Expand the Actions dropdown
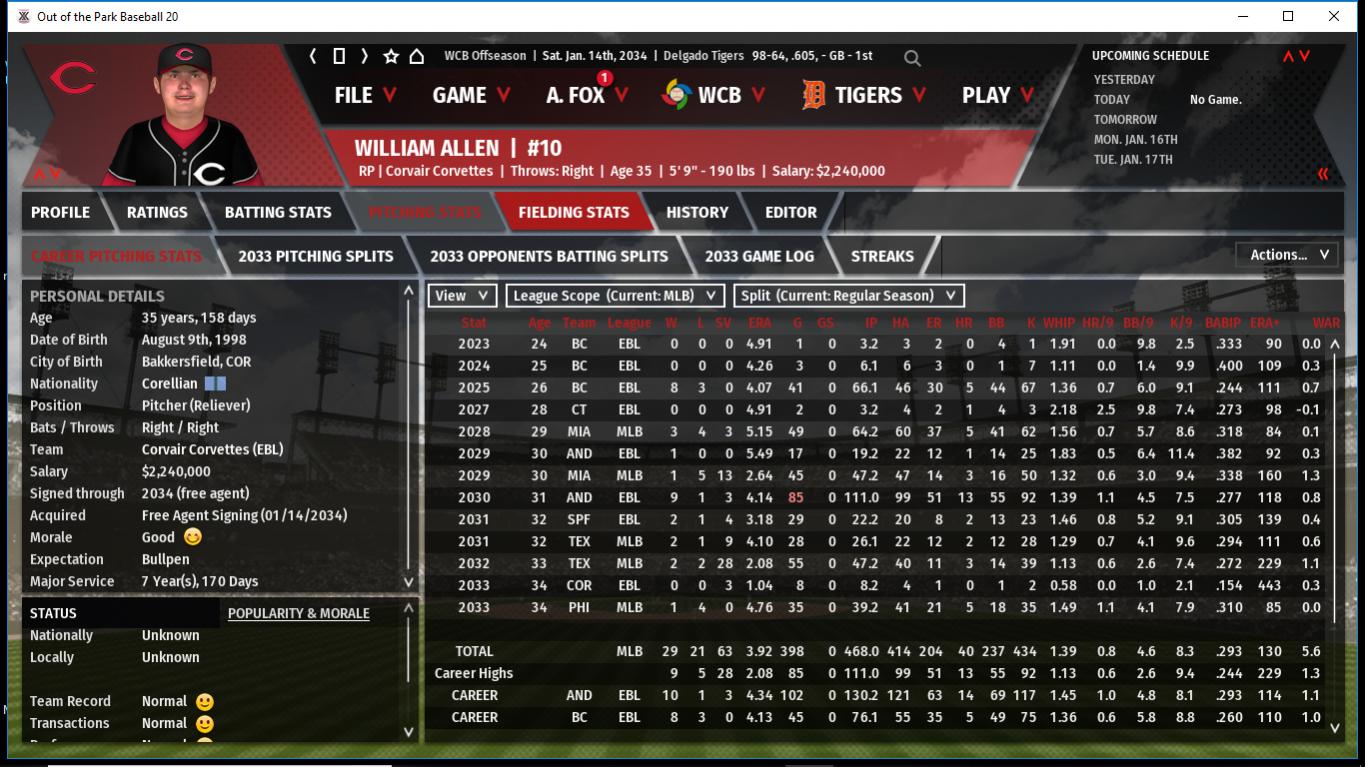 pyautogui.click(x=1288, y=255)
